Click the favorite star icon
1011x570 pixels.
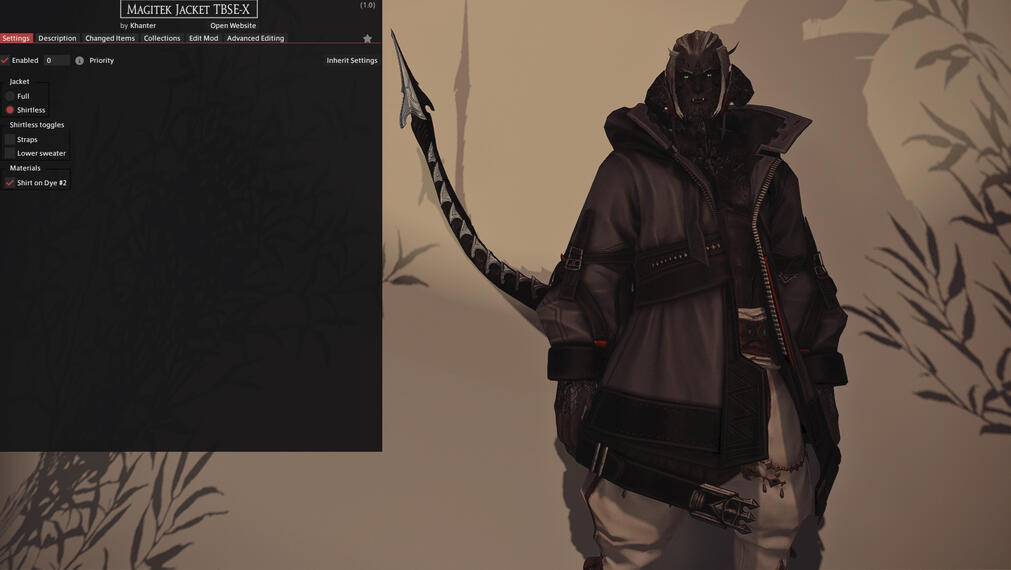coord(367,39)
